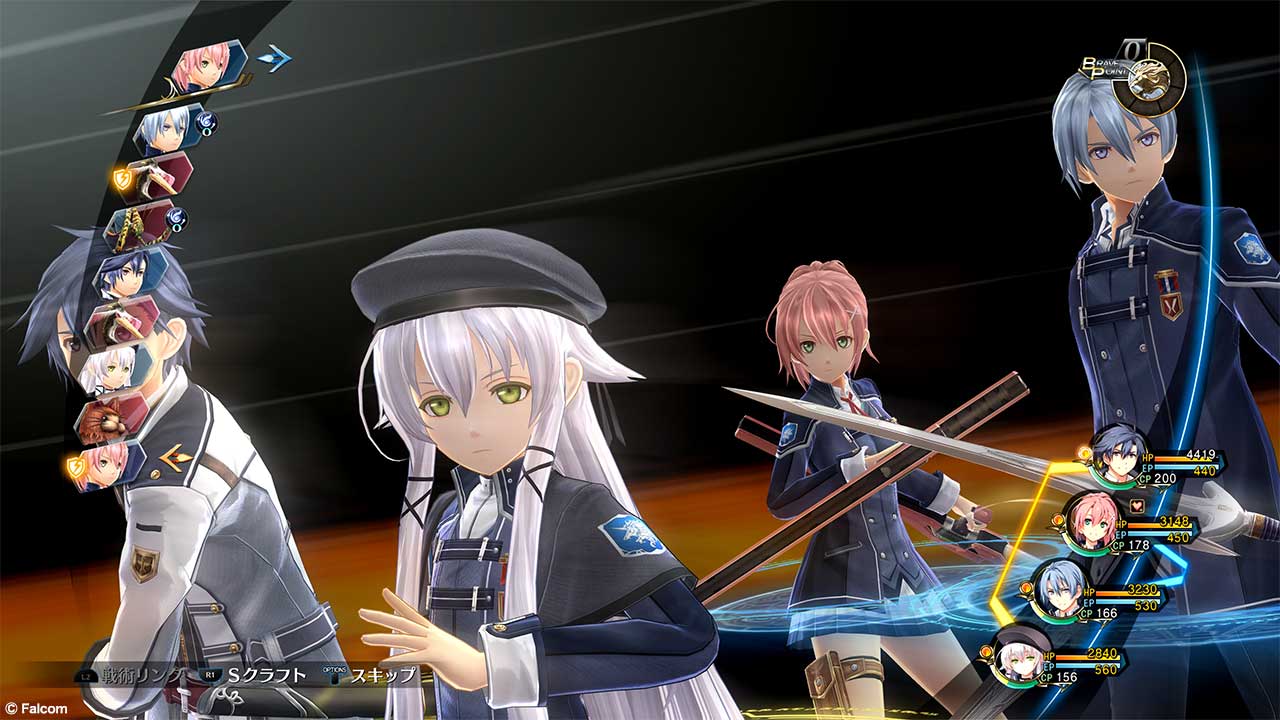Viewport: 1280px width, 720px height.
Task: Select Juna's turn portrait with gold shield bonus
Action: pyautogui.click(x=108, y=465)
